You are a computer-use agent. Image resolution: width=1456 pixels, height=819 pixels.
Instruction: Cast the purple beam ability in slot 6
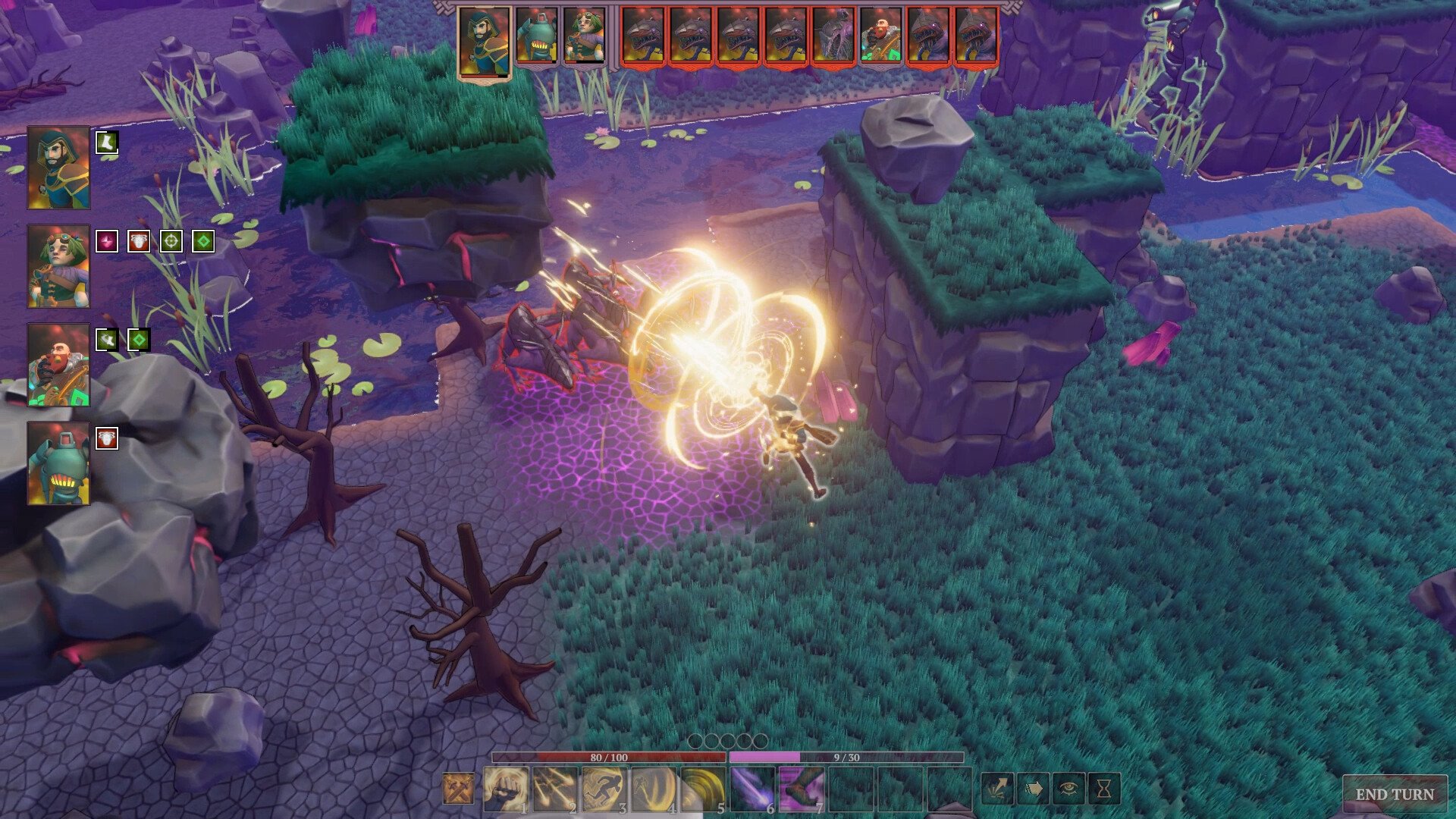[x=752, y=789]
